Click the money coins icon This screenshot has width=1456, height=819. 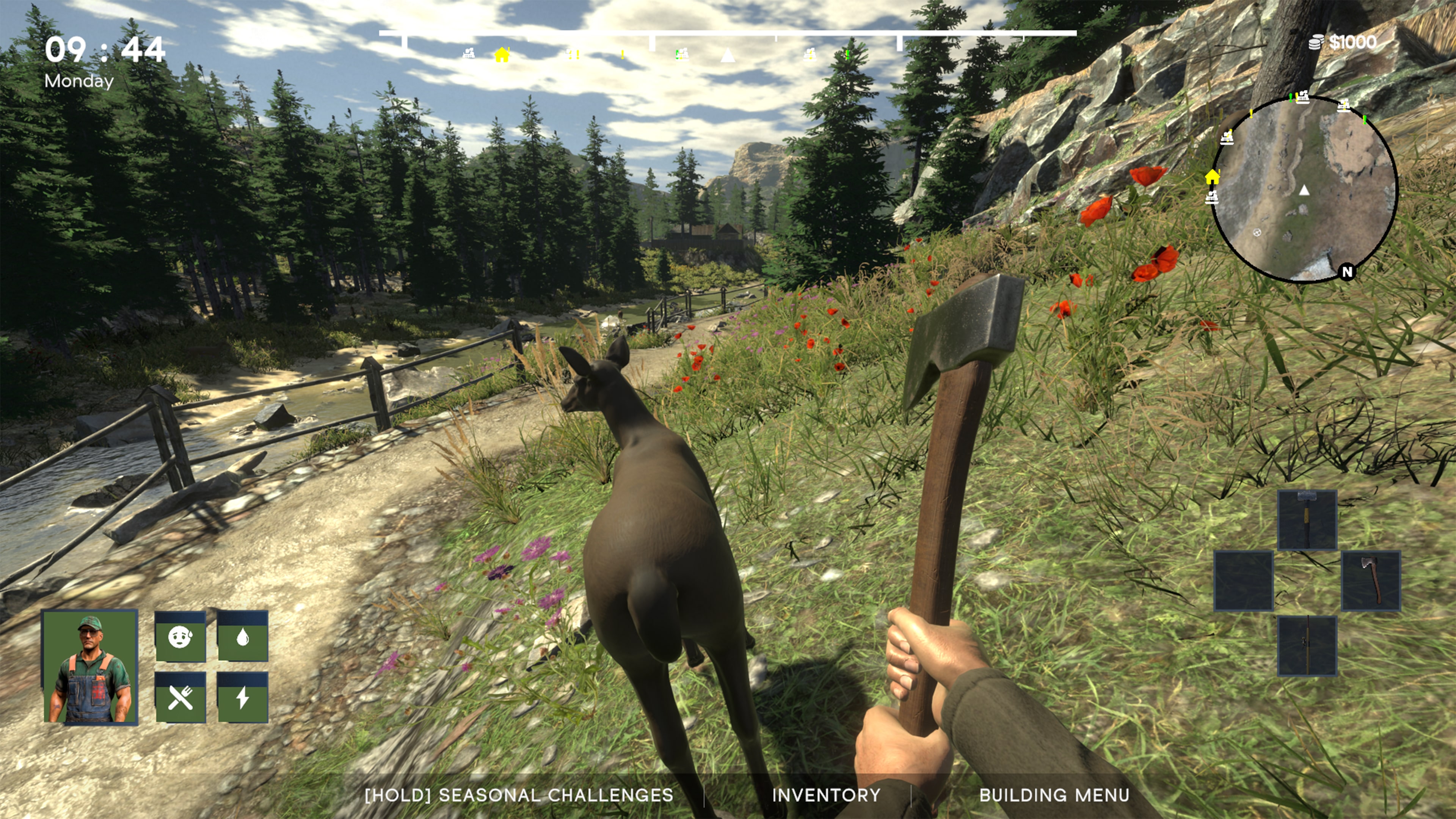[1316, 42]
